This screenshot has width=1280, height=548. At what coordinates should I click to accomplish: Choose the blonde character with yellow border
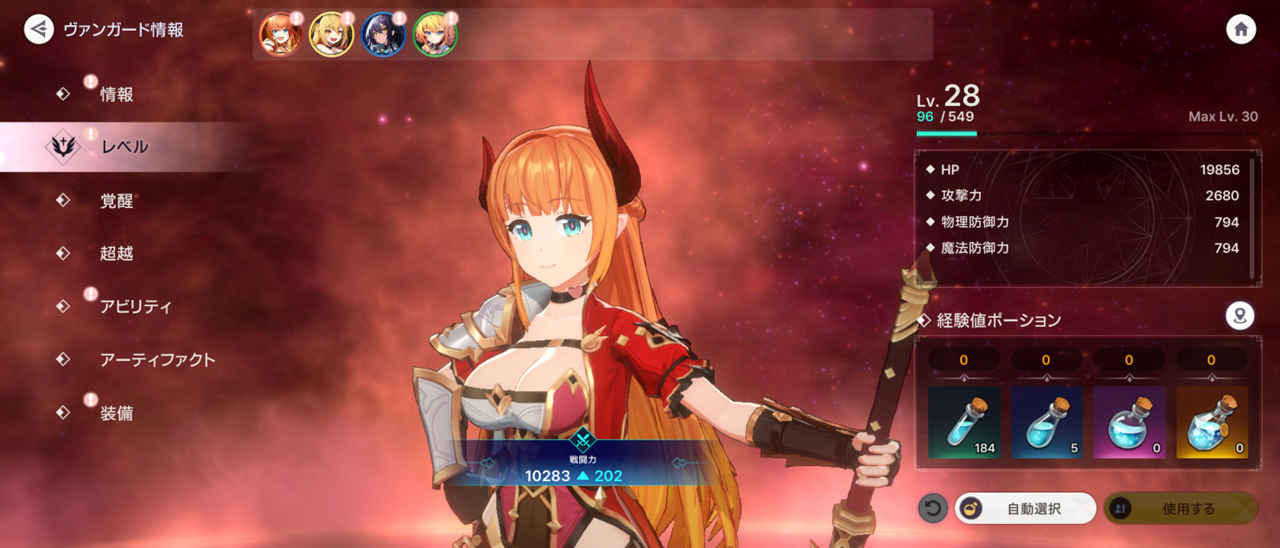coord(331,35)
